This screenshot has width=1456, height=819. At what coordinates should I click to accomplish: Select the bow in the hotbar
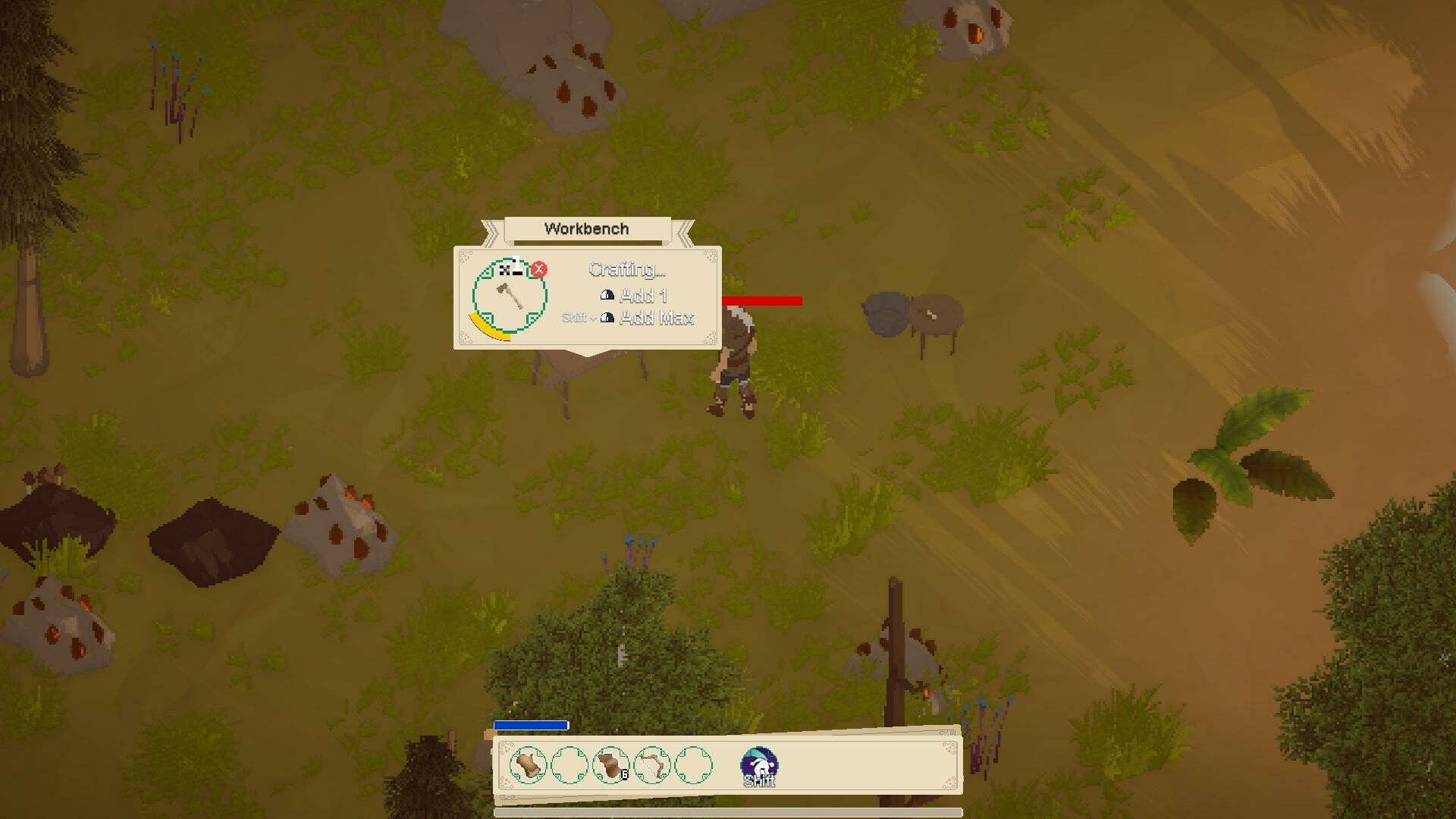click(652, 764)
